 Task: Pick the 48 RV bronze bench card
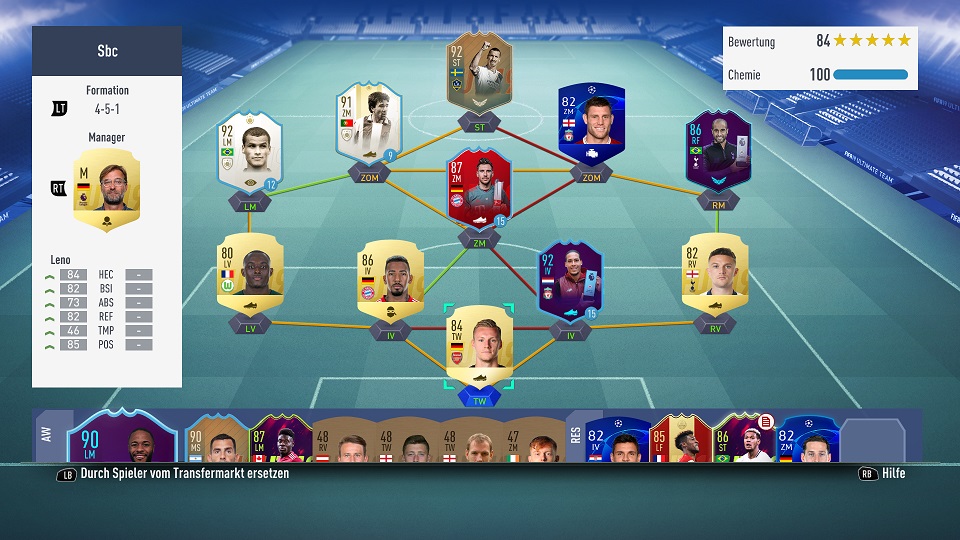click(x=344, y=441)
